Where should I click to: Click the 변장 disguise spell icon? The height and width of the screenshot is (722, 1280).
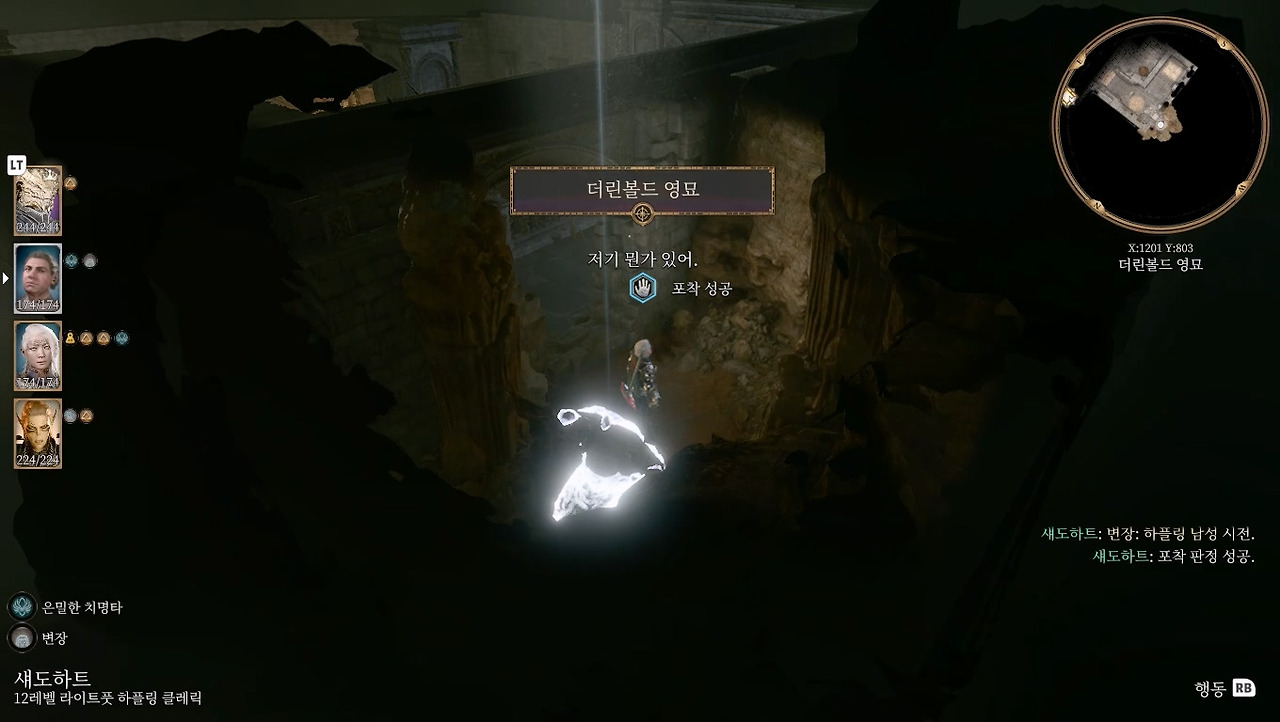[22, 637]
